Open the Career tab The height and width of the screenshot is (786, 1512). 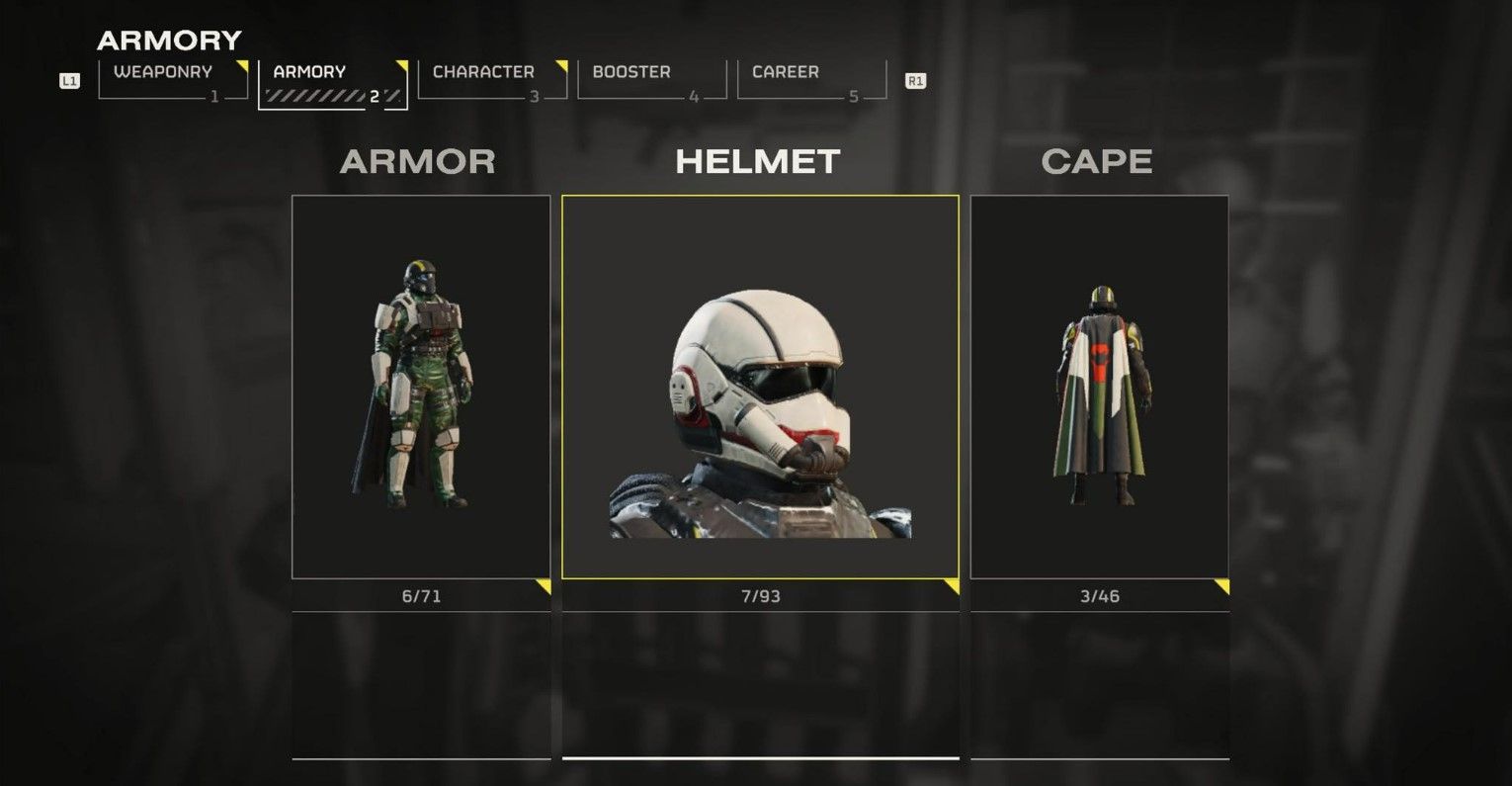pyautogui.click(x=785, y=71)
